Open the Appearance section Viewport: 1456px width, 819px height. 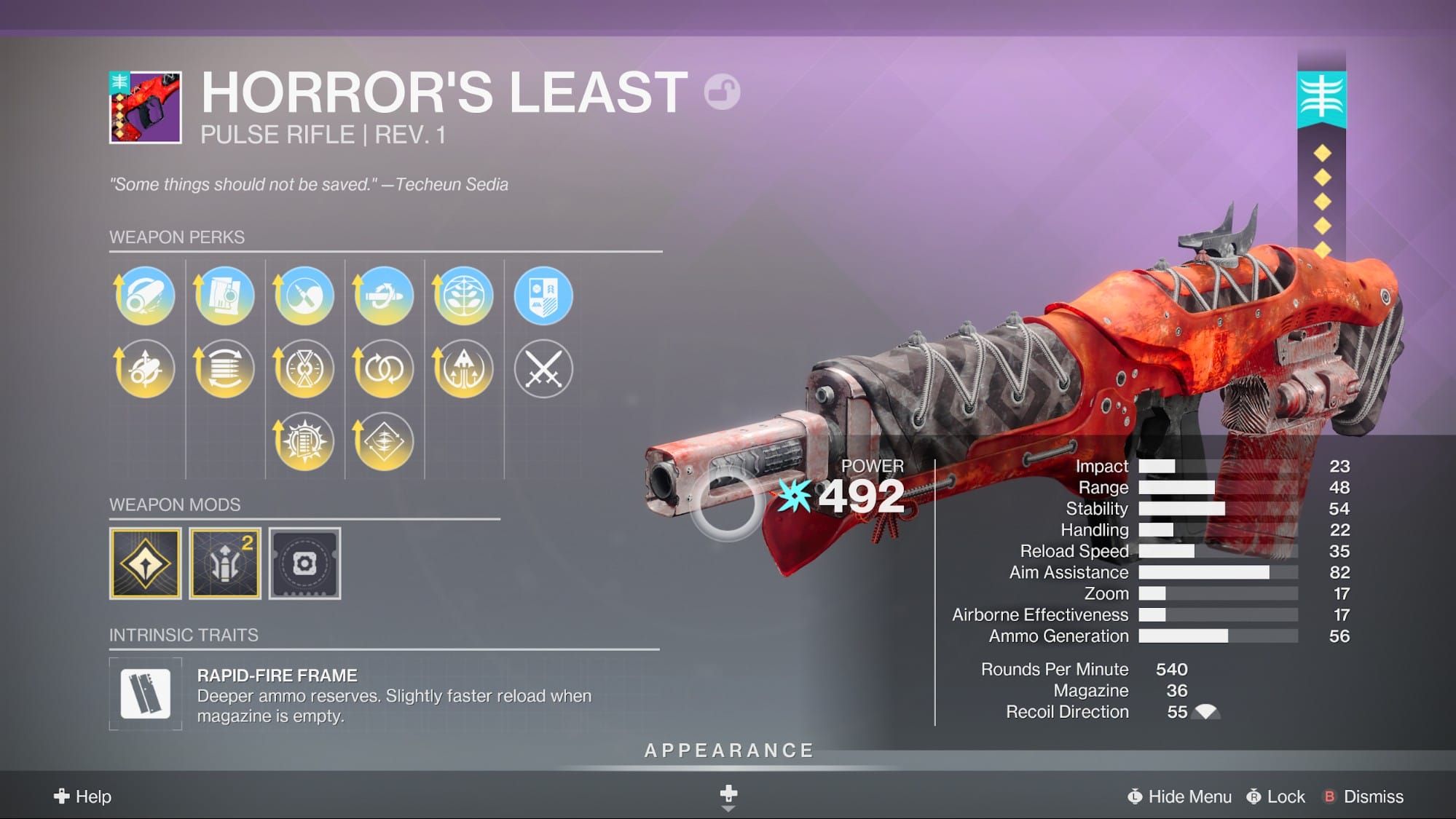pos(728,751)
